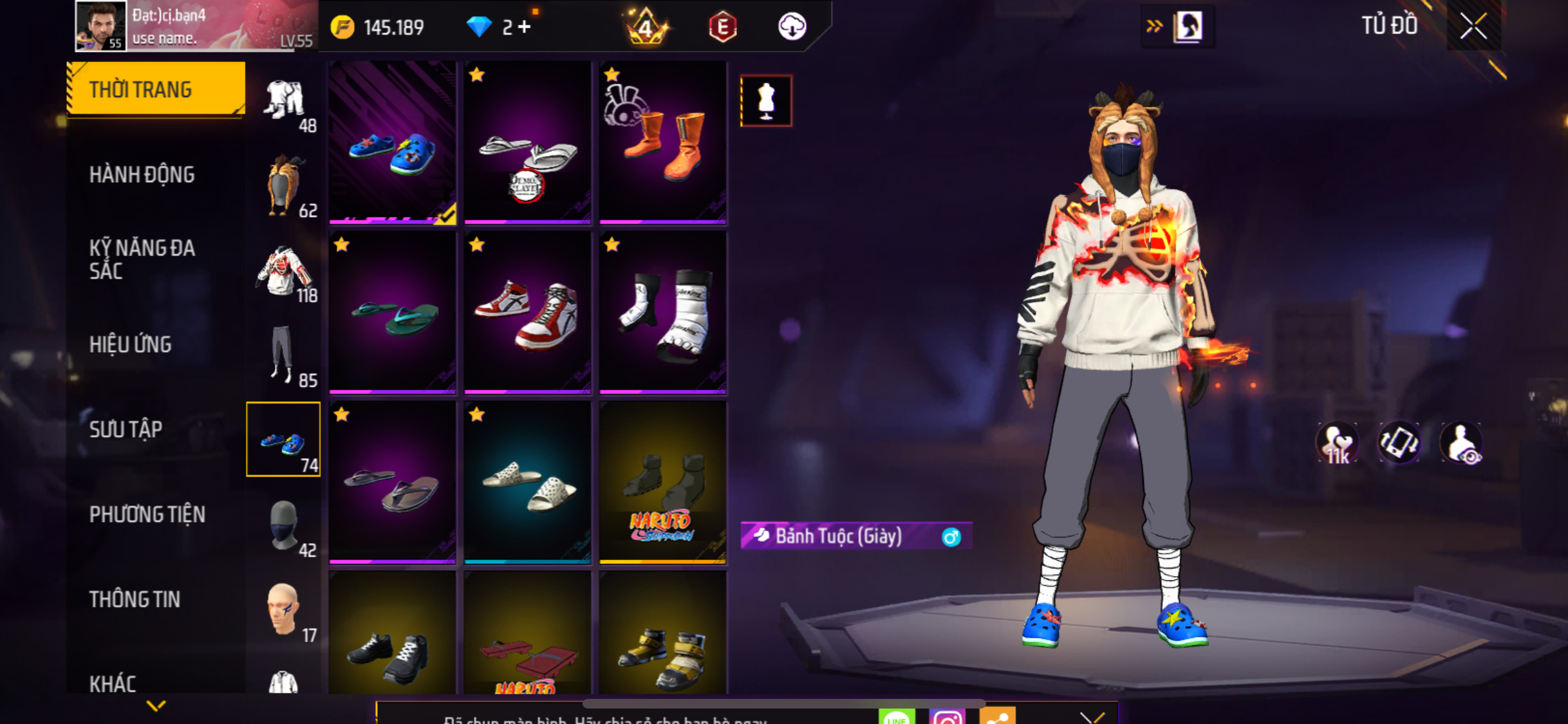This screenshot has height=724, width=1568.
Task: Open the Thông Tin menu
Action: 135,599
